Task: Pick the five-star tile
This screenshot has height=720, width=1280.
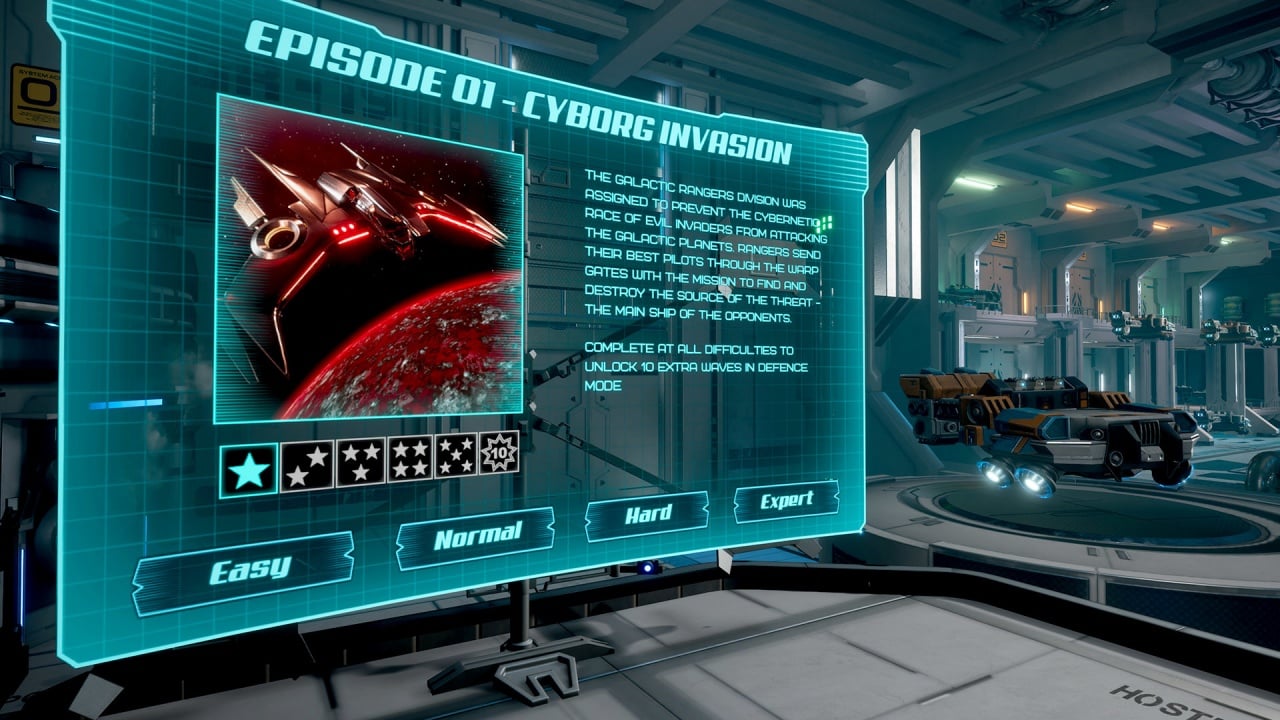Action: pyautogui.click(x=456, y=455)
